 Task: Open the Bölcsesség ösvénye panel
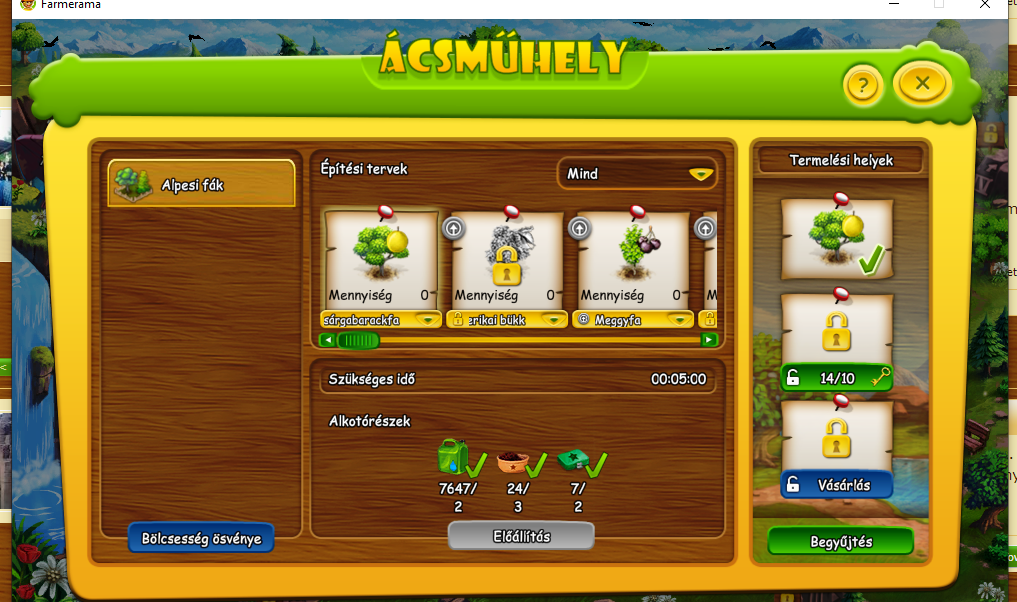201,538
